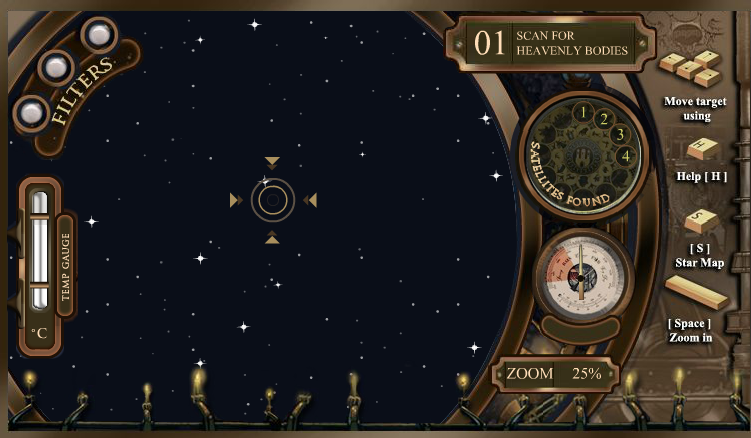Click the down arrow below the target reticle

[x=272, y=238]
